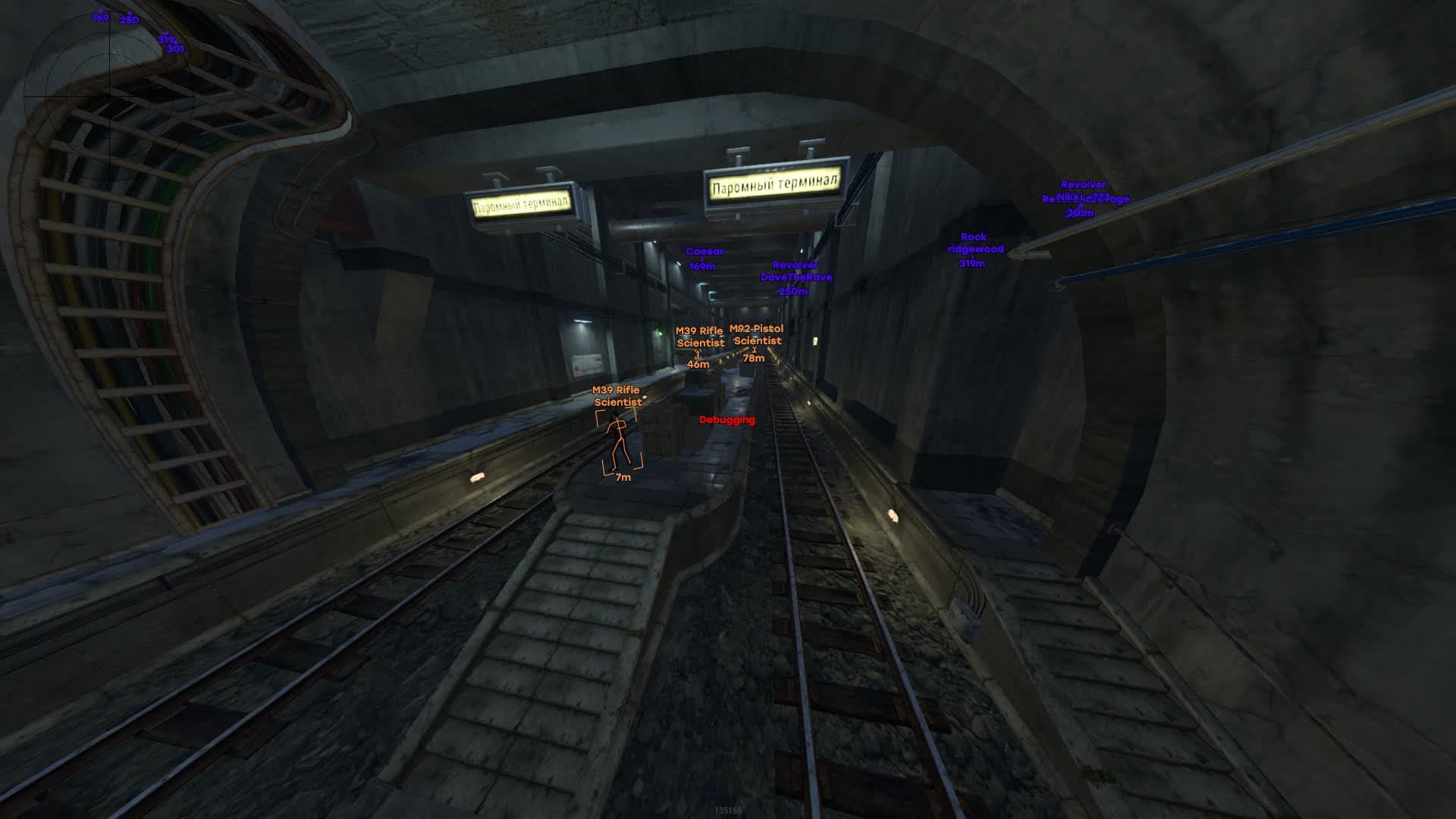Click the faint 135168 number at bottom center
Viewport: 1456px width, 819px height.
point(730,810)
